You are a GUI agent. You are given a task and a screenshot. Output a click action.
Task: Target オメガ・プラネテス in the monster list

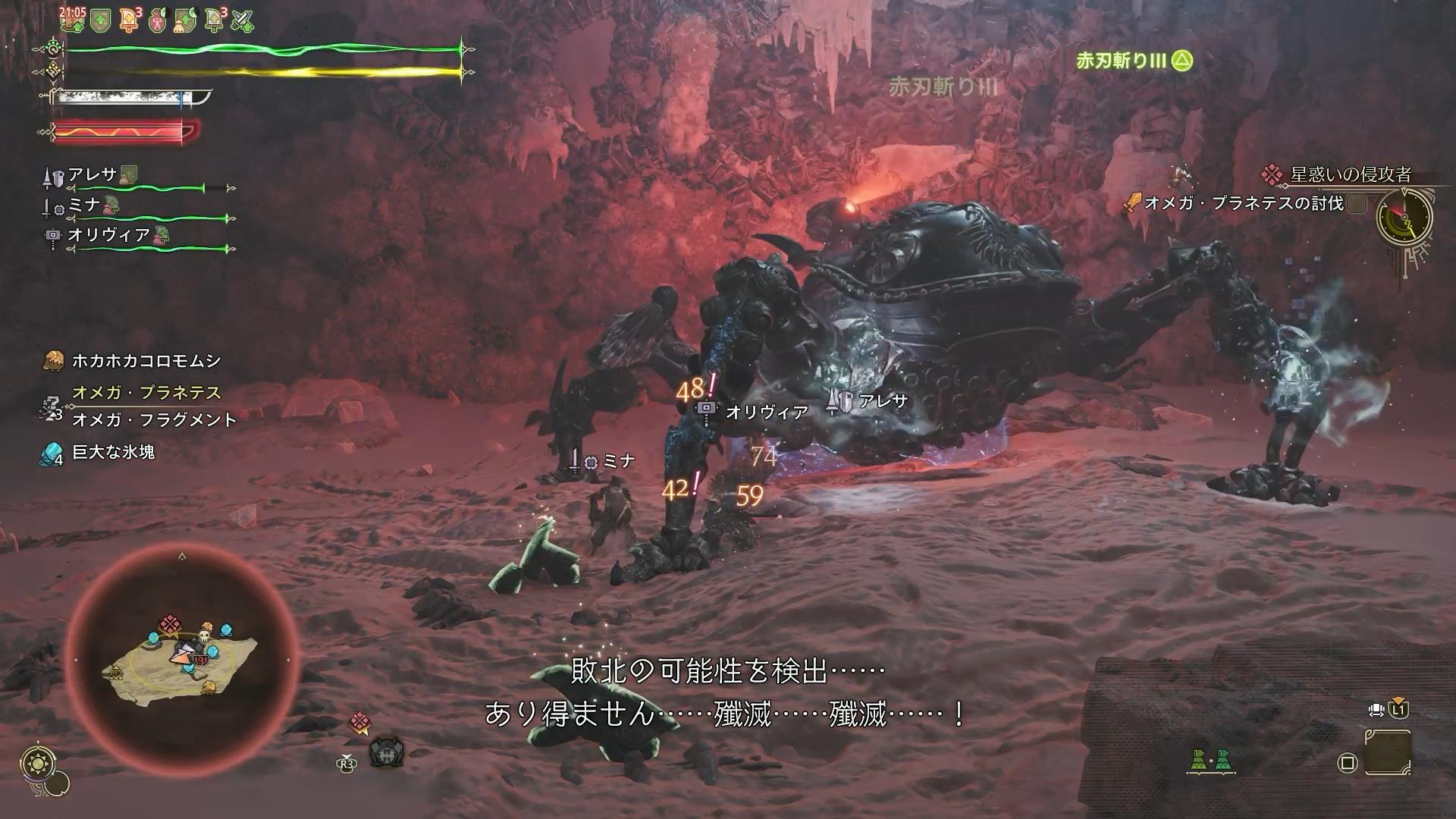pos(146,393)
